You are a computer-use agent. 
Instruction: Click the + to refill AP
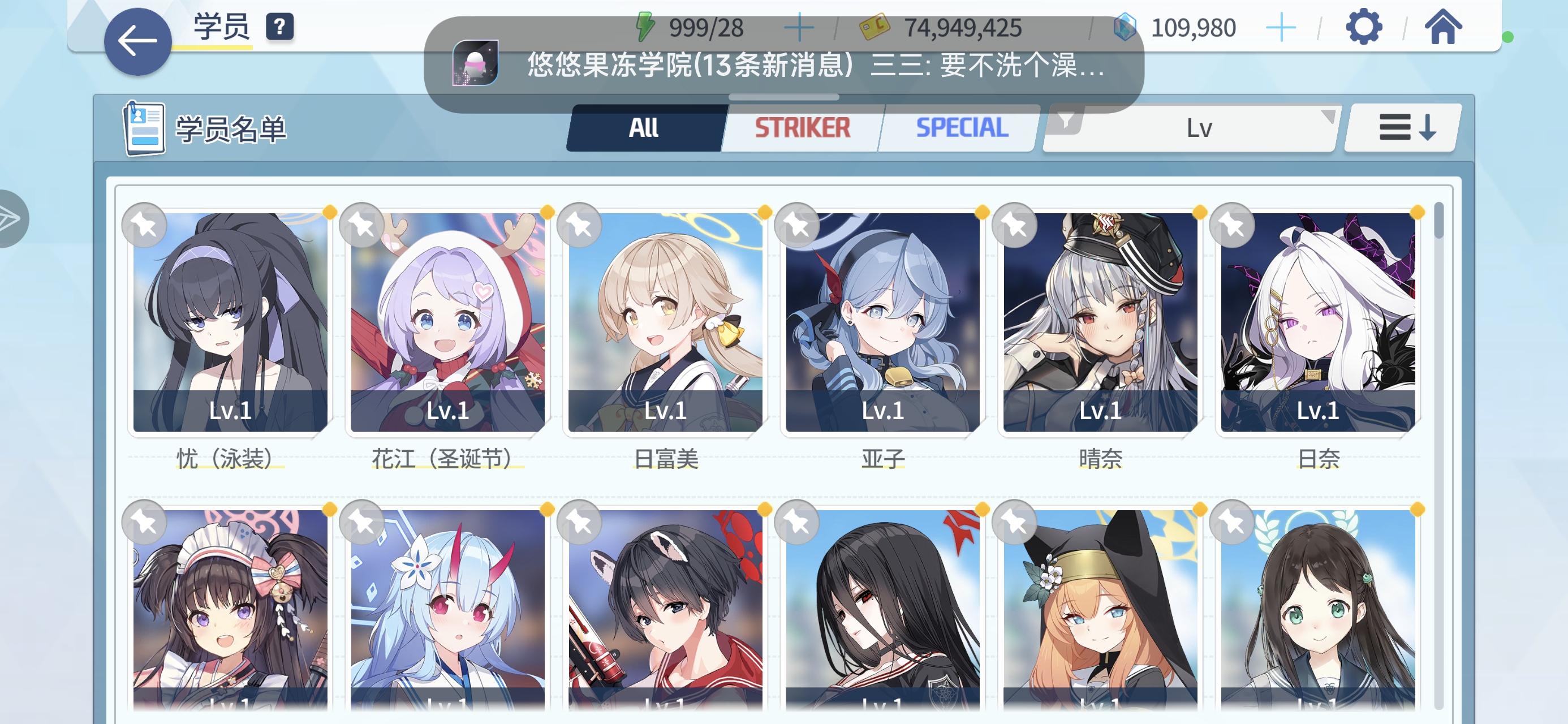click(x=799, y=26)
